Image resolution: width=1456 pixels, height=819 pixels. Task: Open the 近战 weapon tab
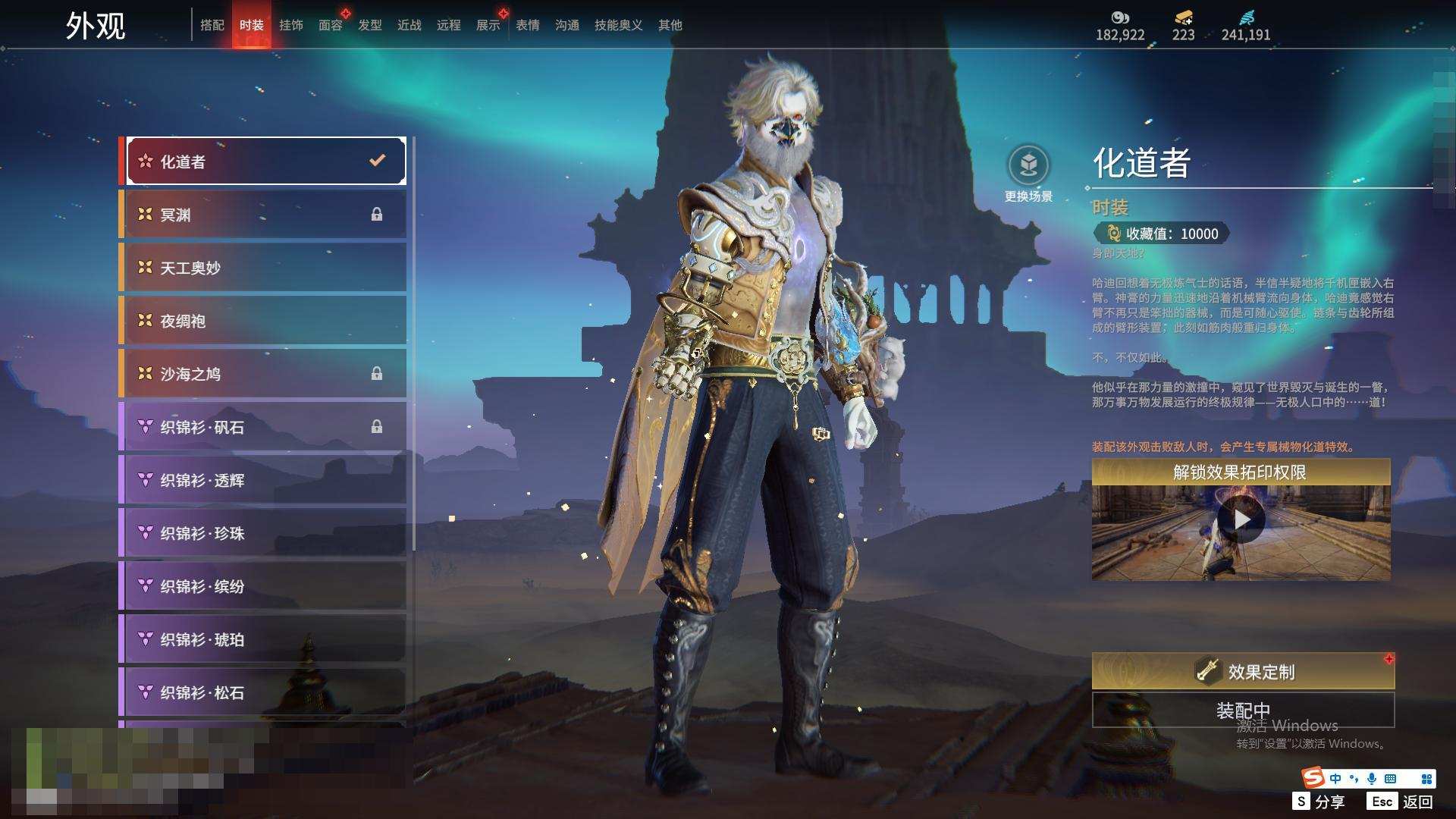click(409, 25)
